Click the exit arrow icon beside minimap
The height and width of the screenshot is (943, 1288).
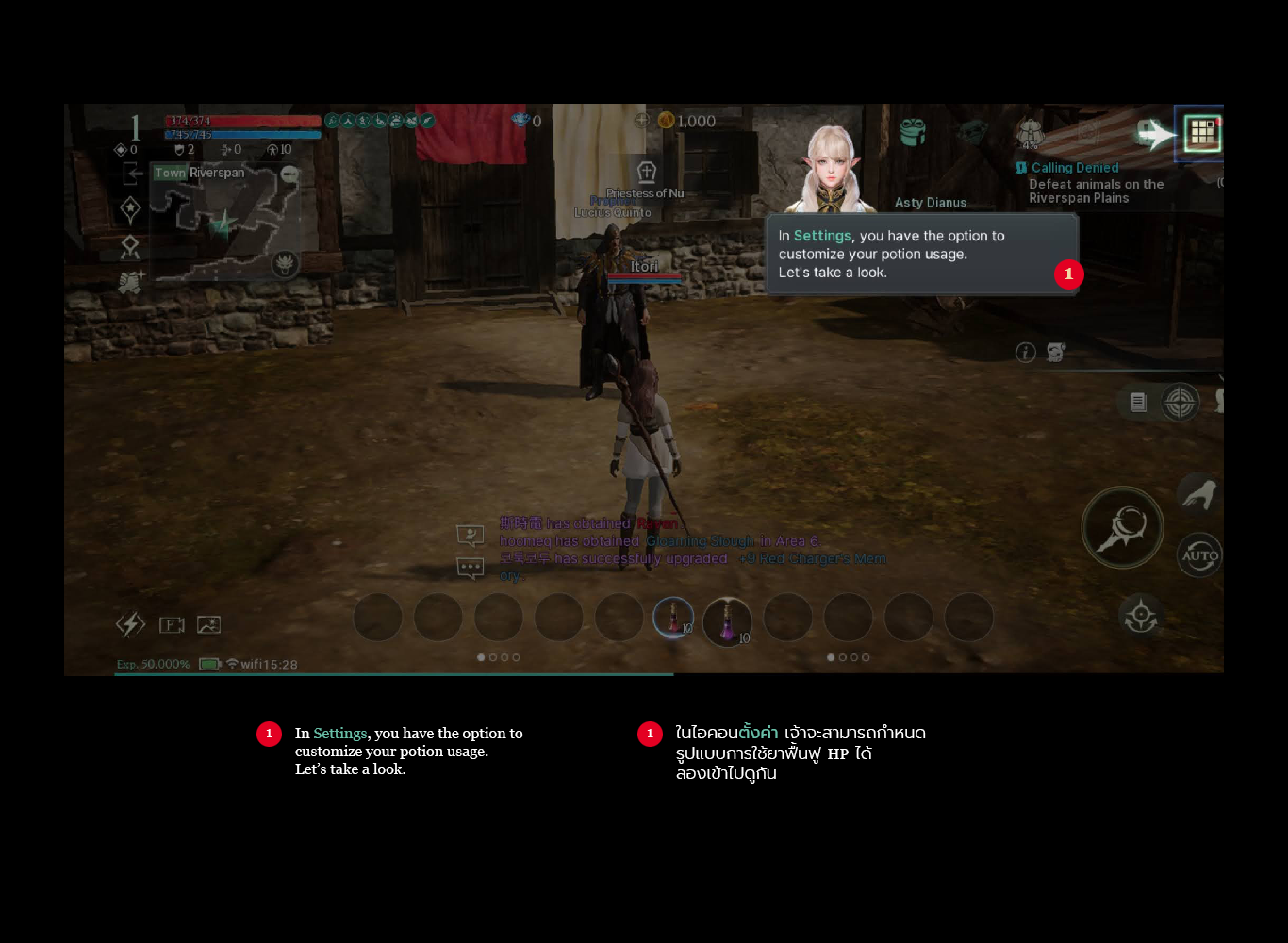tap(133, 174)
